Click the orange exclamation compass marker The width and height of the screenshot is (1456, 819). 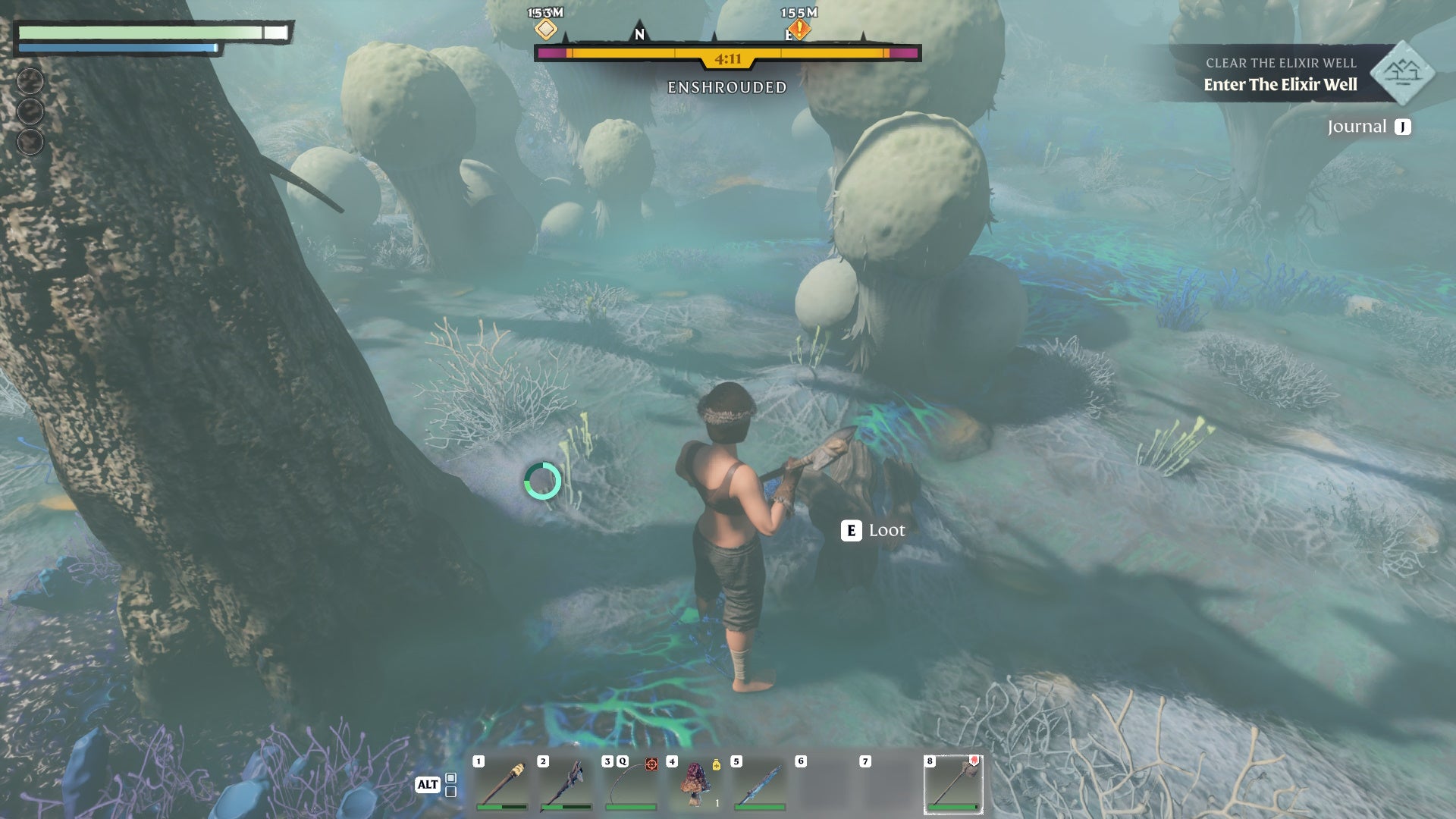pos(799,30)
